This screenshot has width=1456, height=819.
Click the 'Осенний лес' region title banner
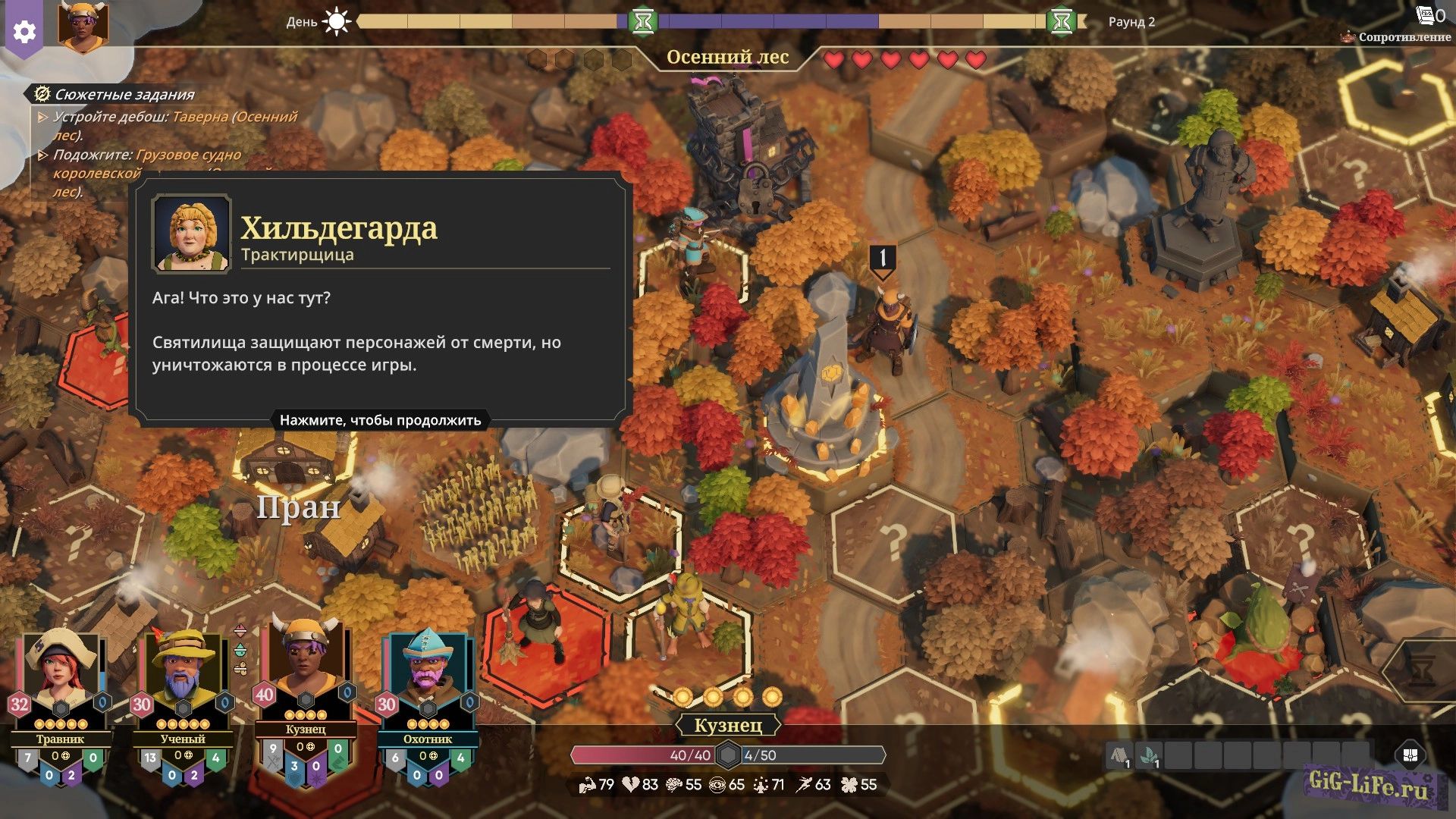click(x=727, y=57)
